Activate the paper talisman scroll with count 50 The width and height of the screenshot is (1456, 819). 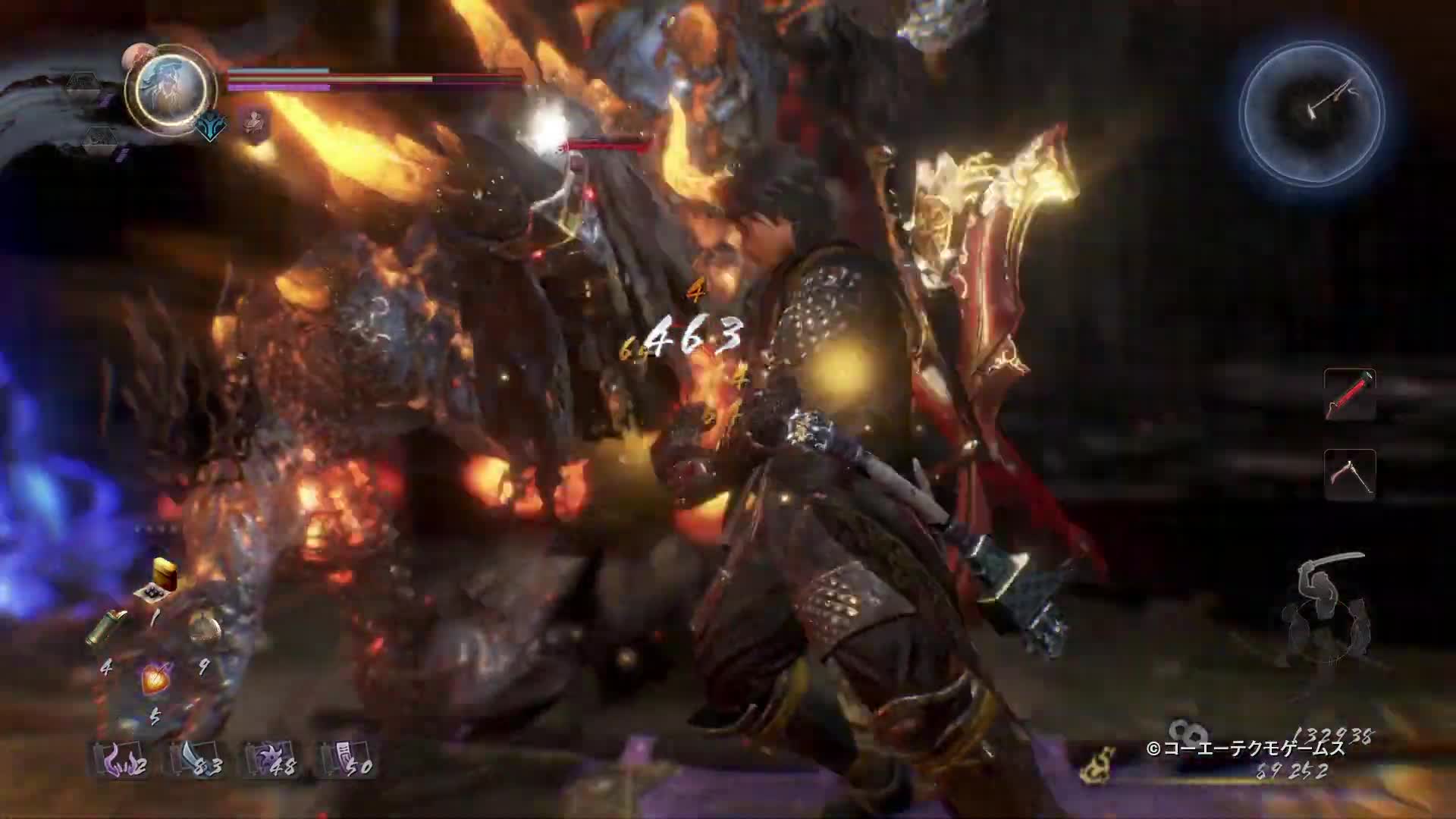tap(346, 758)
